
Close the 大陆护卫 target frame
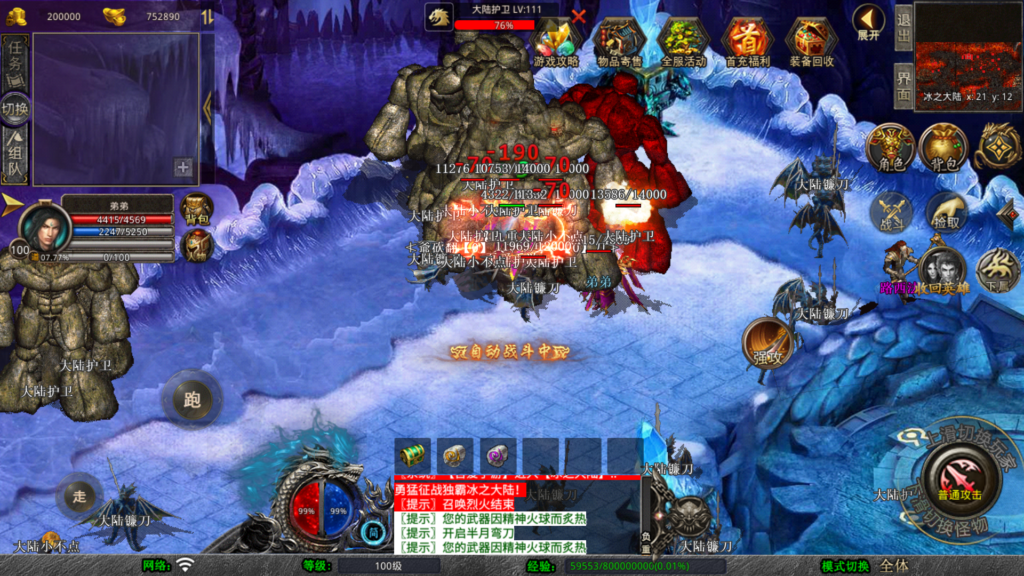tap(578, 16)
